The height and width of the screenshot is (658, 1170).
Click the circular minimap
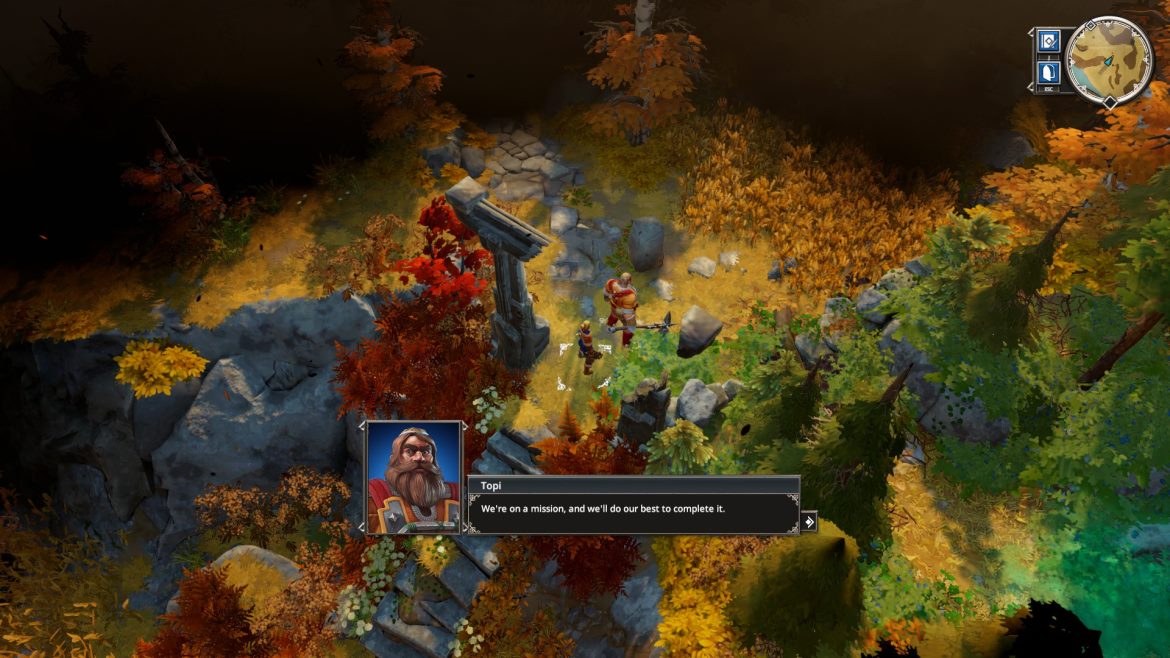(x=1109, y=60)
